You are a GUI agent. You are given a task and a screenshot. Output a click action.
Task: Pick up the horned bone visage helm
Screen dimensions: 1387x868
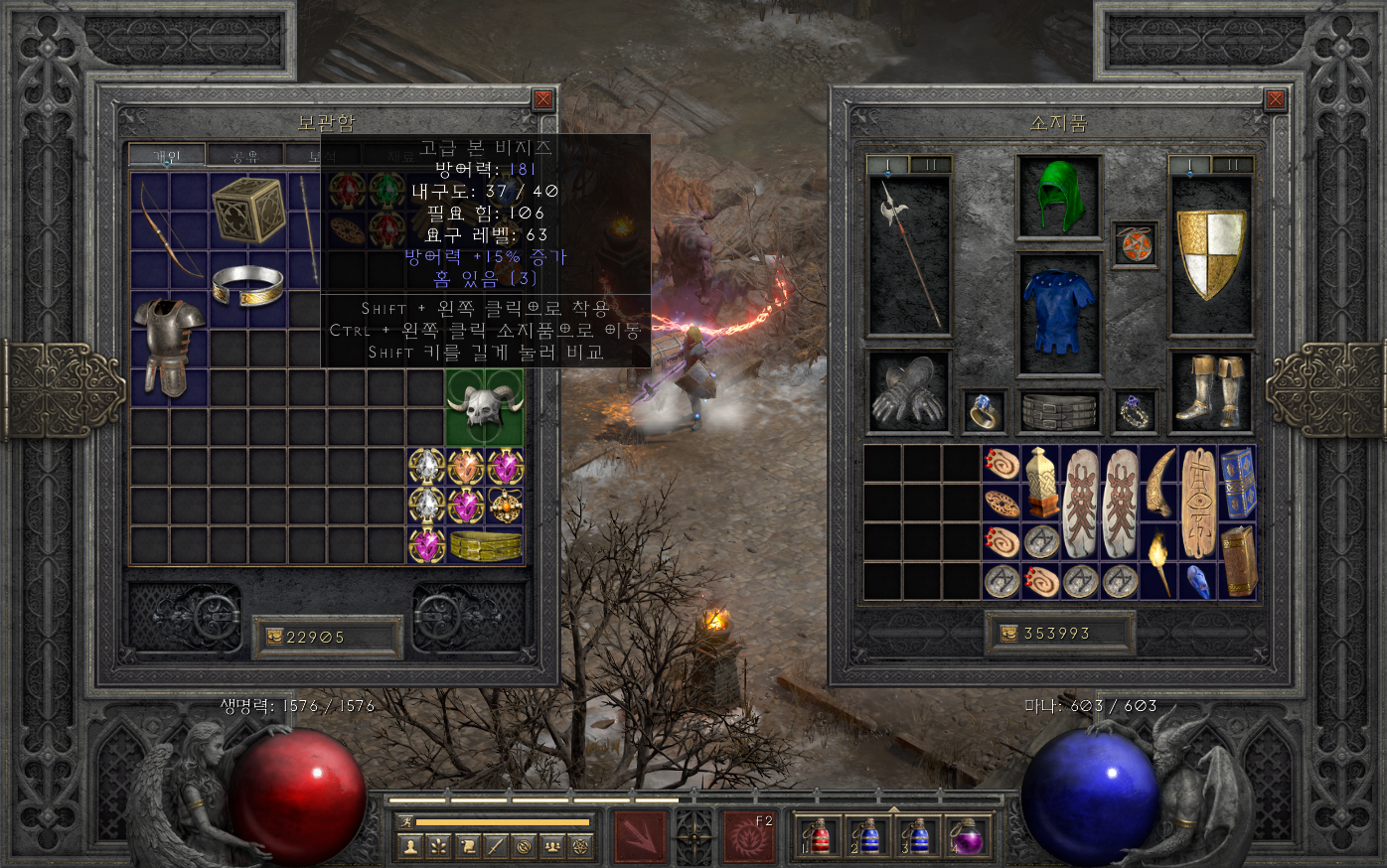pyautogui.click(x=484, y=407)
